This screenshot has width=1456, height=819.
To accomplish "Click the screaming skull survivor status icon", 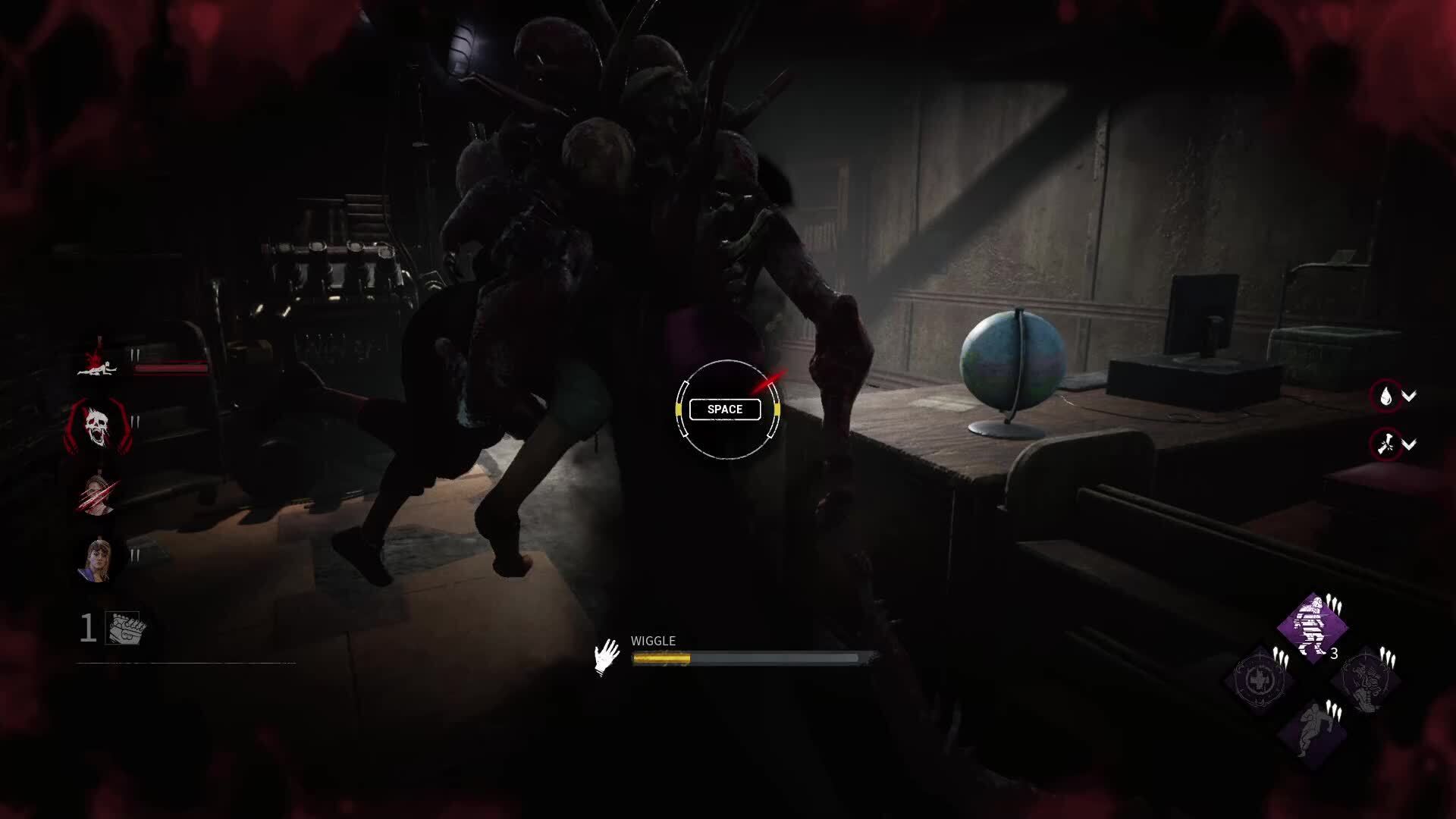I will 99,426.
